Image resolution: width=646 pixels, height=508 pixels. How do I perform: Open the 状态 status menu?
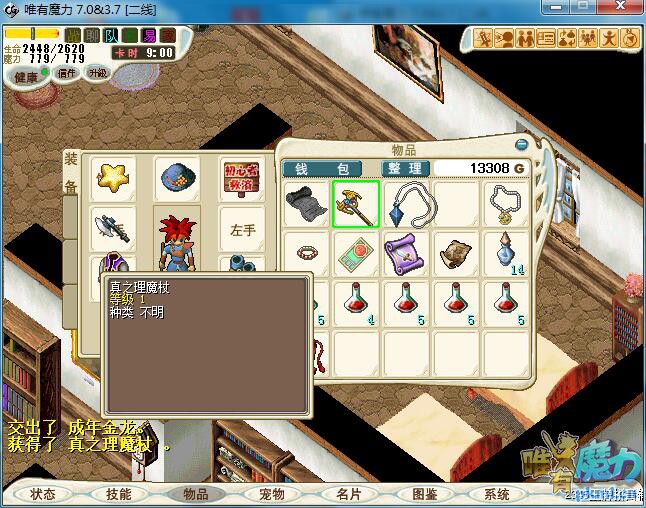pyautogui.click(x=43, y=494)
